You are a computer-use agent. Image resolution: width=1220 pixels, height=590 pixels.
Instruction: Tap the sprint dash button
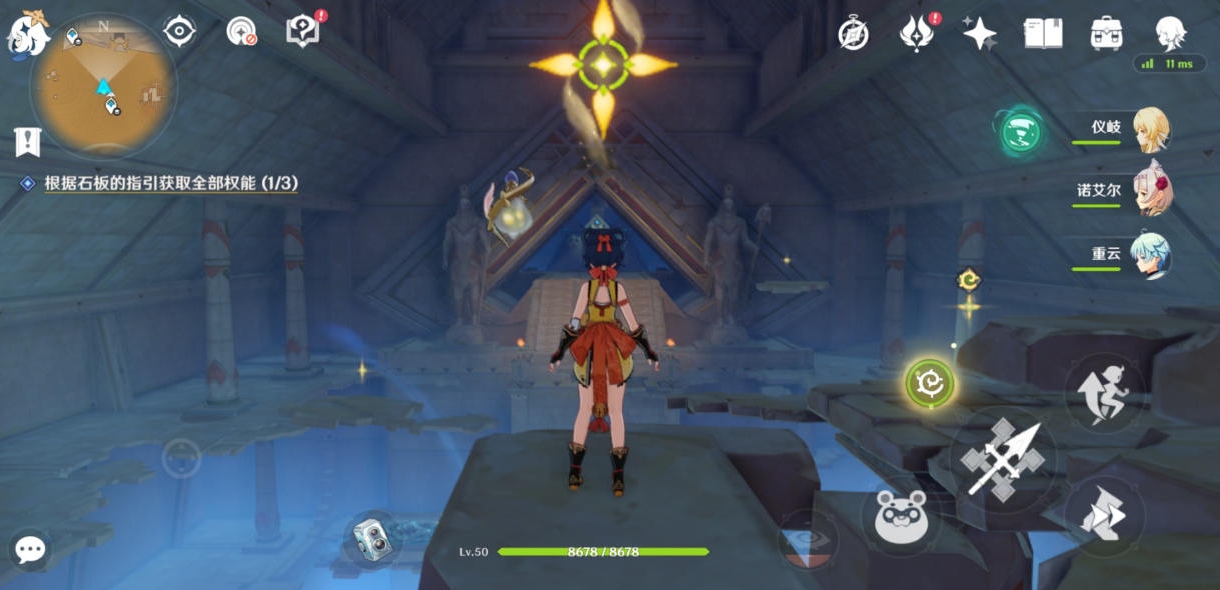[x=1104, y=514]
